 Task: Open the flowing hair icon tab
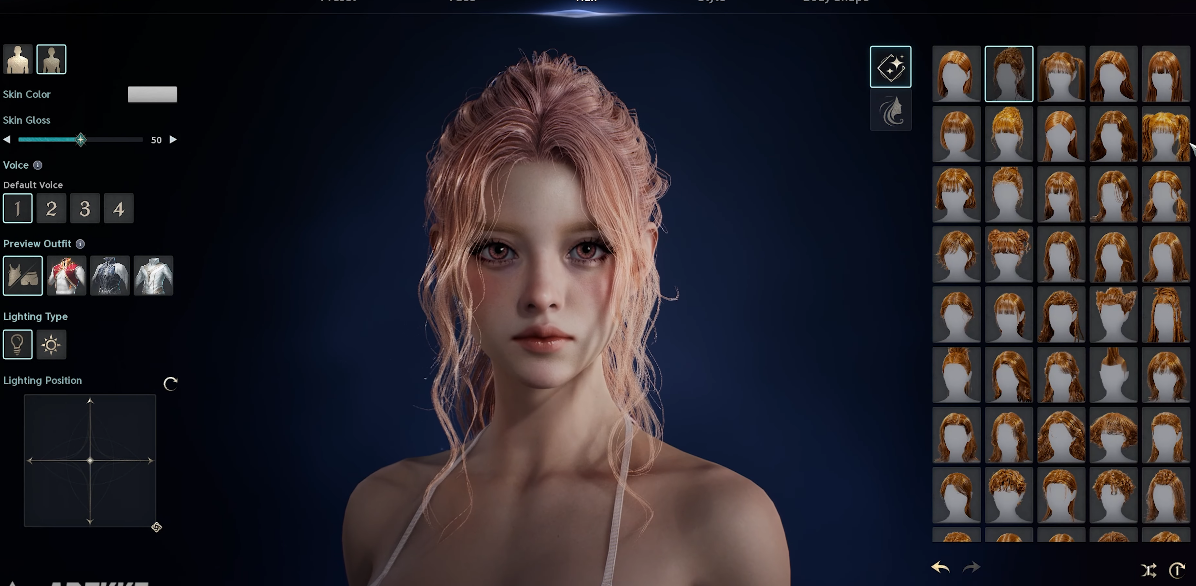pos(890,111)
